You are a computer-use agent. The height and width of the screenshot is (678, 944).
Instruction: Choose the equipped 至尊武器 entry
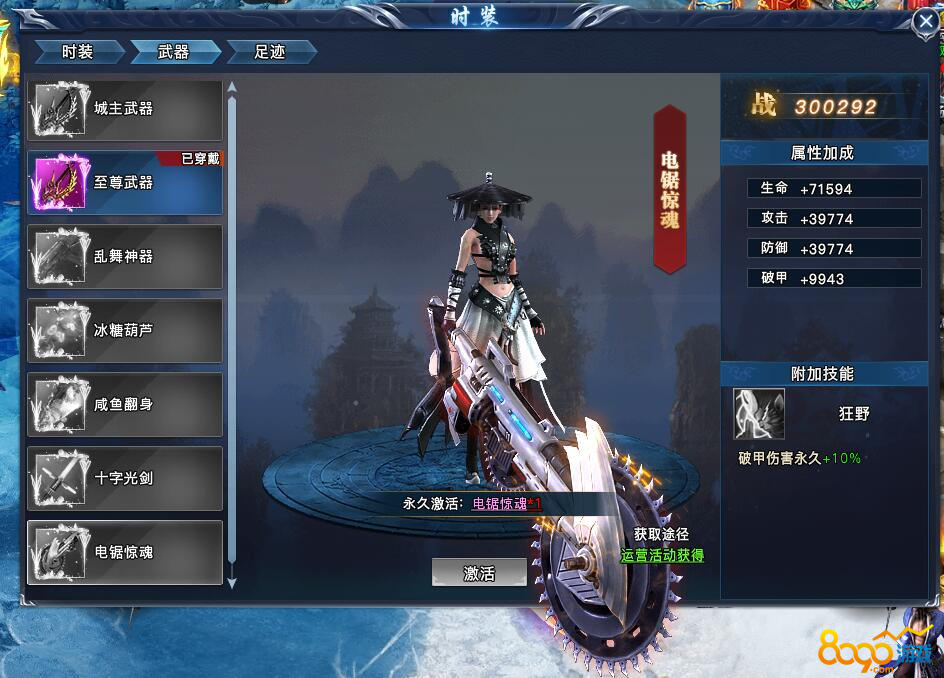125,183
